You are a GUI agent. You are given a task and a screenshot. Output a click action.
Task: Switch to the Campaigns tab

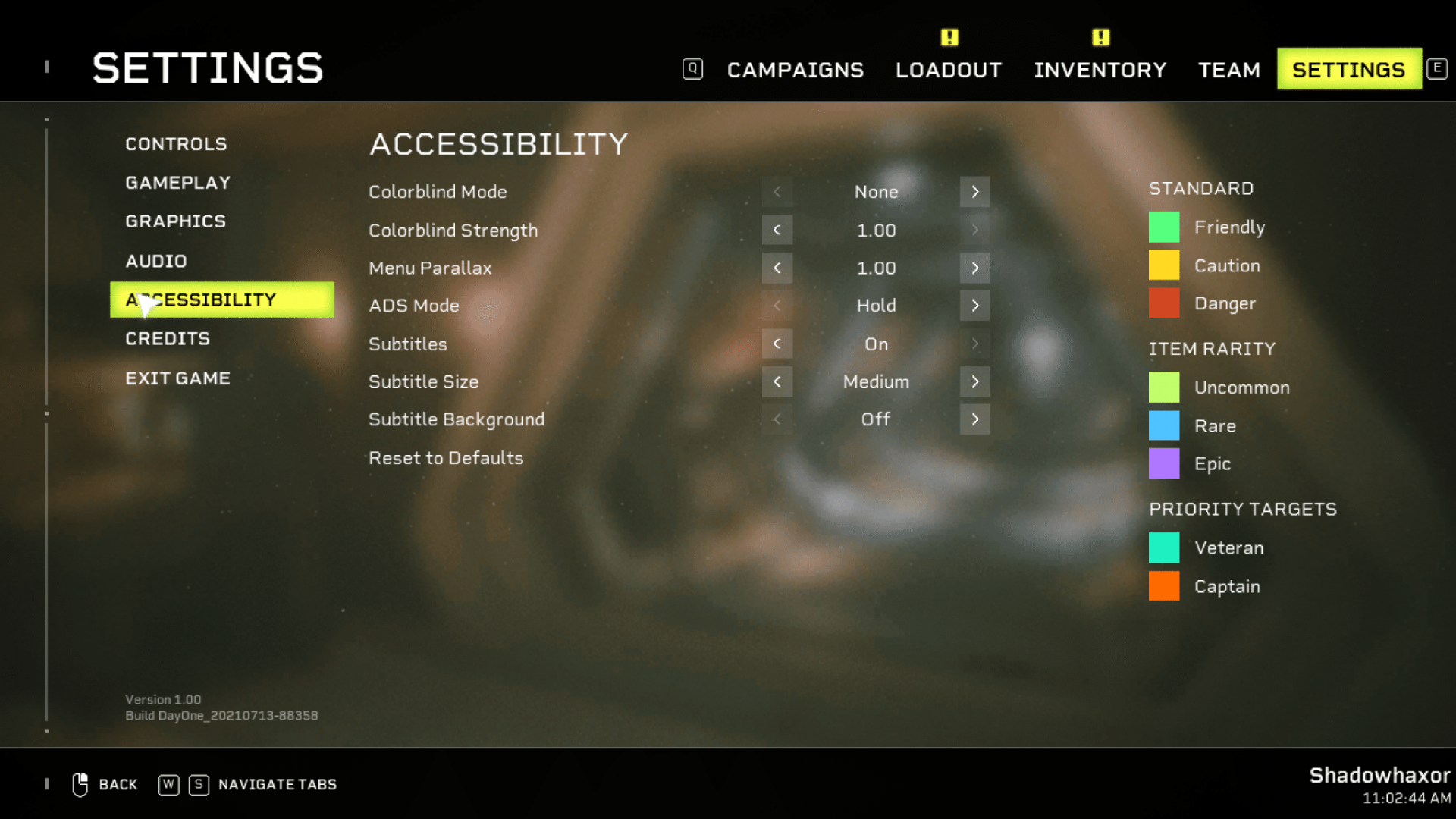[795, 70]
